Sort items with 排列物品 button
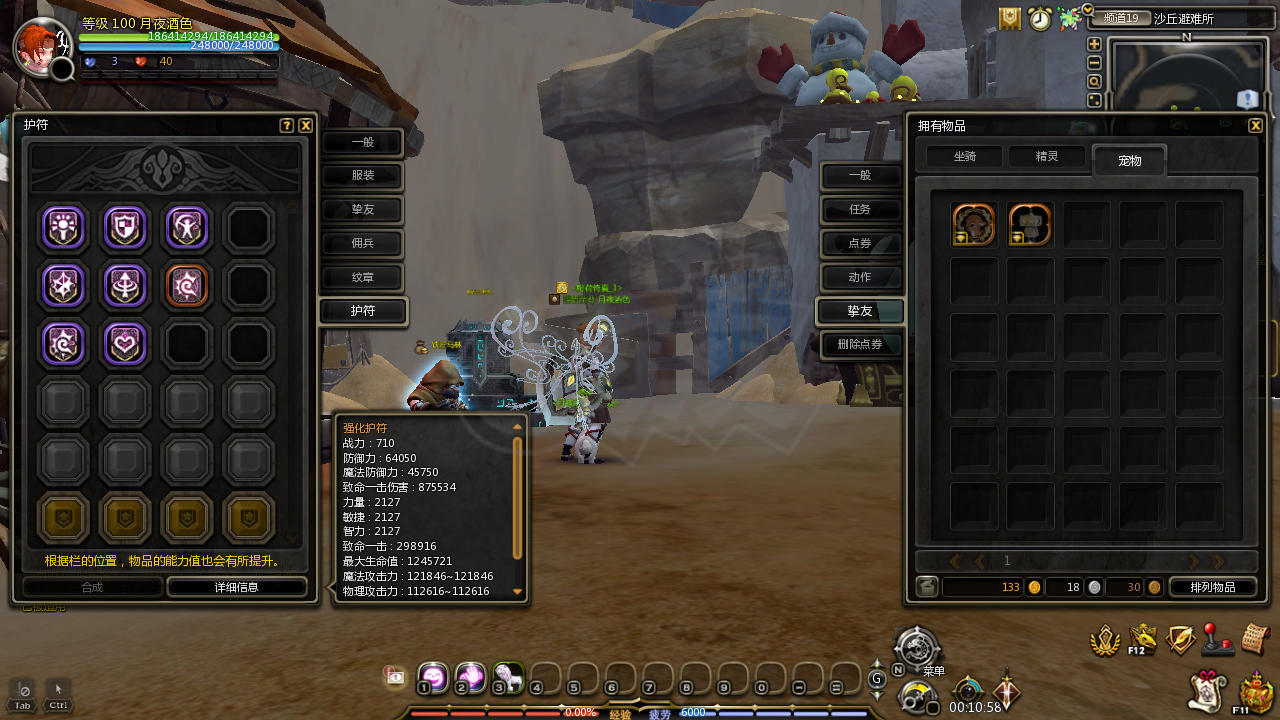Screen dimensions: 1280x720 pos(1212,587)
